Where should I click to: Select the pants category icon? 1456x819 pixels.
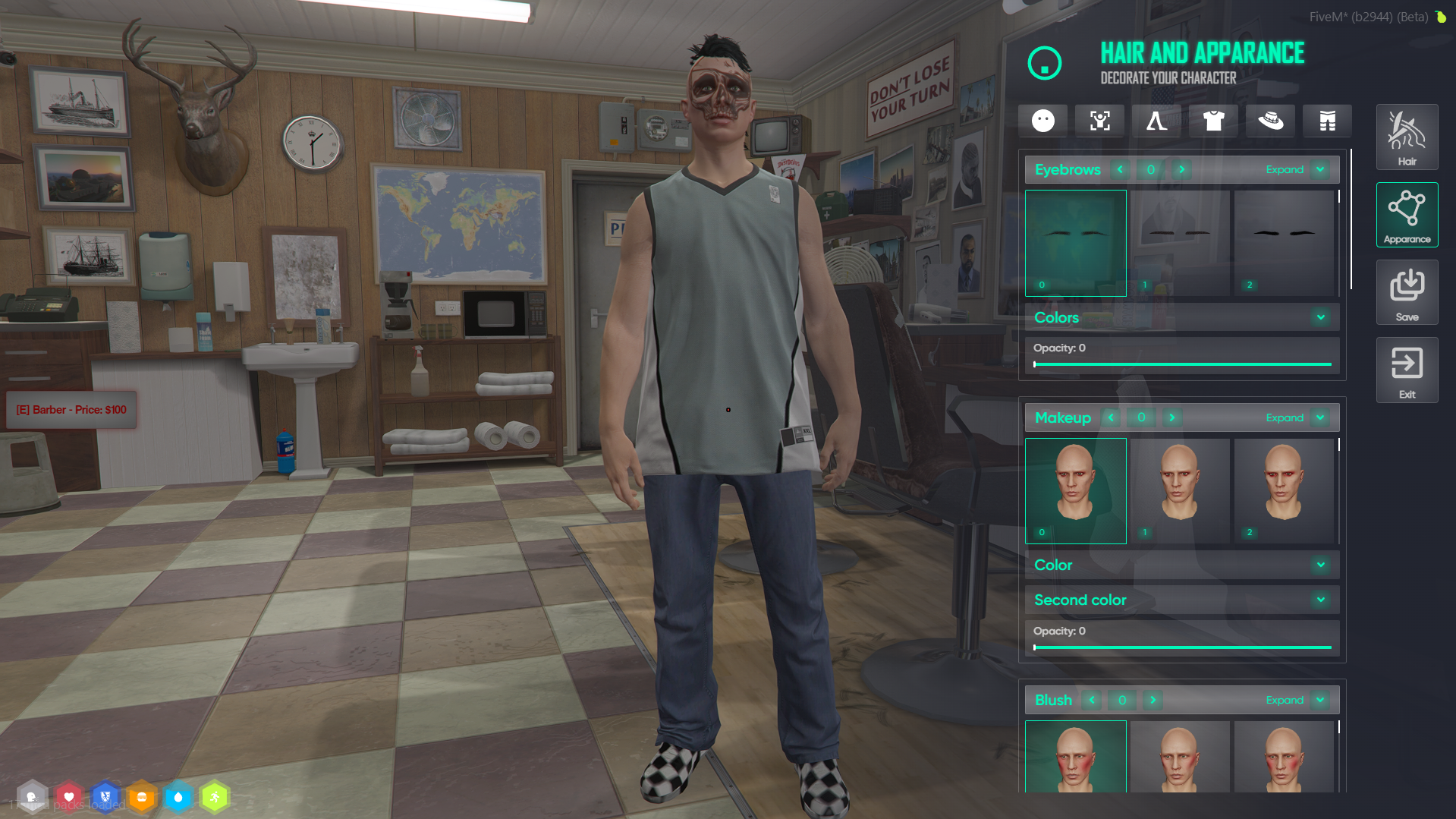click(x=1327, y=121)
